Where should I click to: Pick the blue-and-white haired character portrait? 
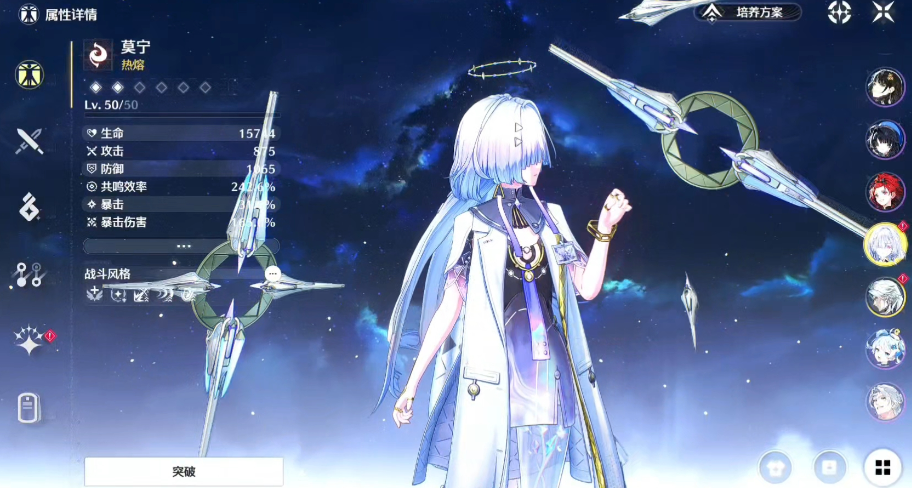885,348
